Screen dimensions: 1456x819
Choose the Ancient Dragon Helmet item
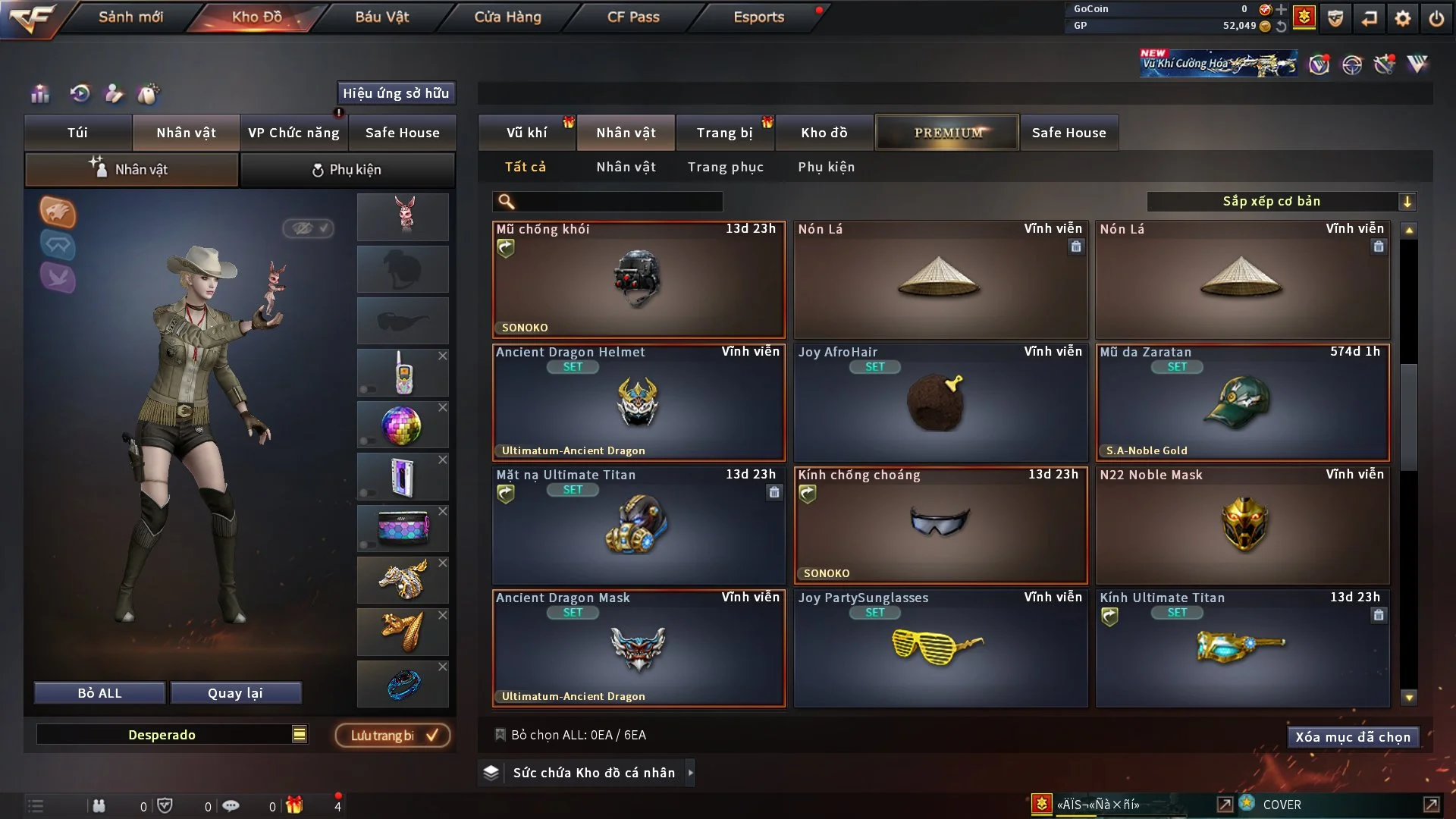pos(639,403)
